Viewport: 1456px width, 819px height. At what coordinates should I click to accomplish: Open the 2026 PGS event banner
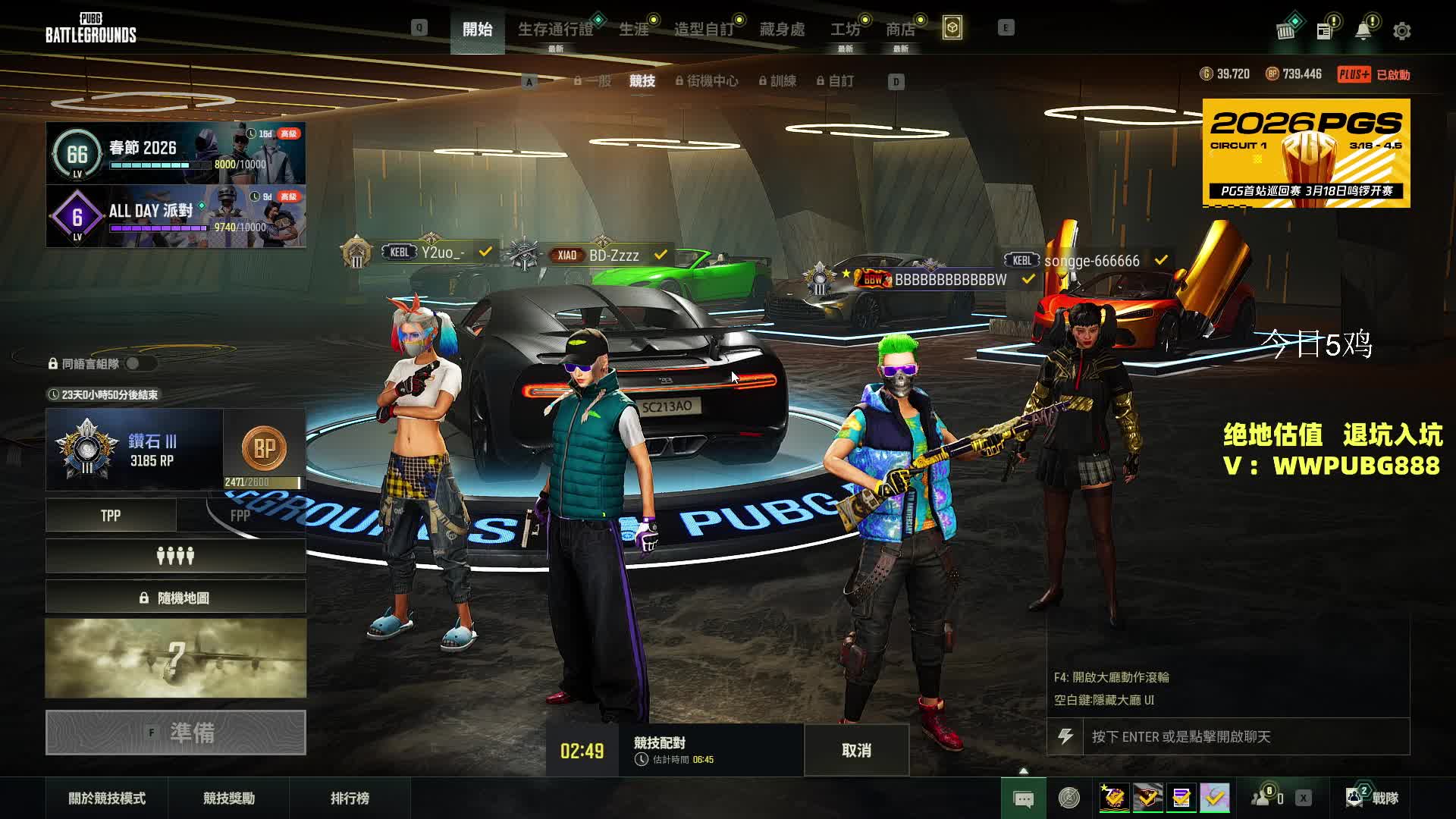1306,152
